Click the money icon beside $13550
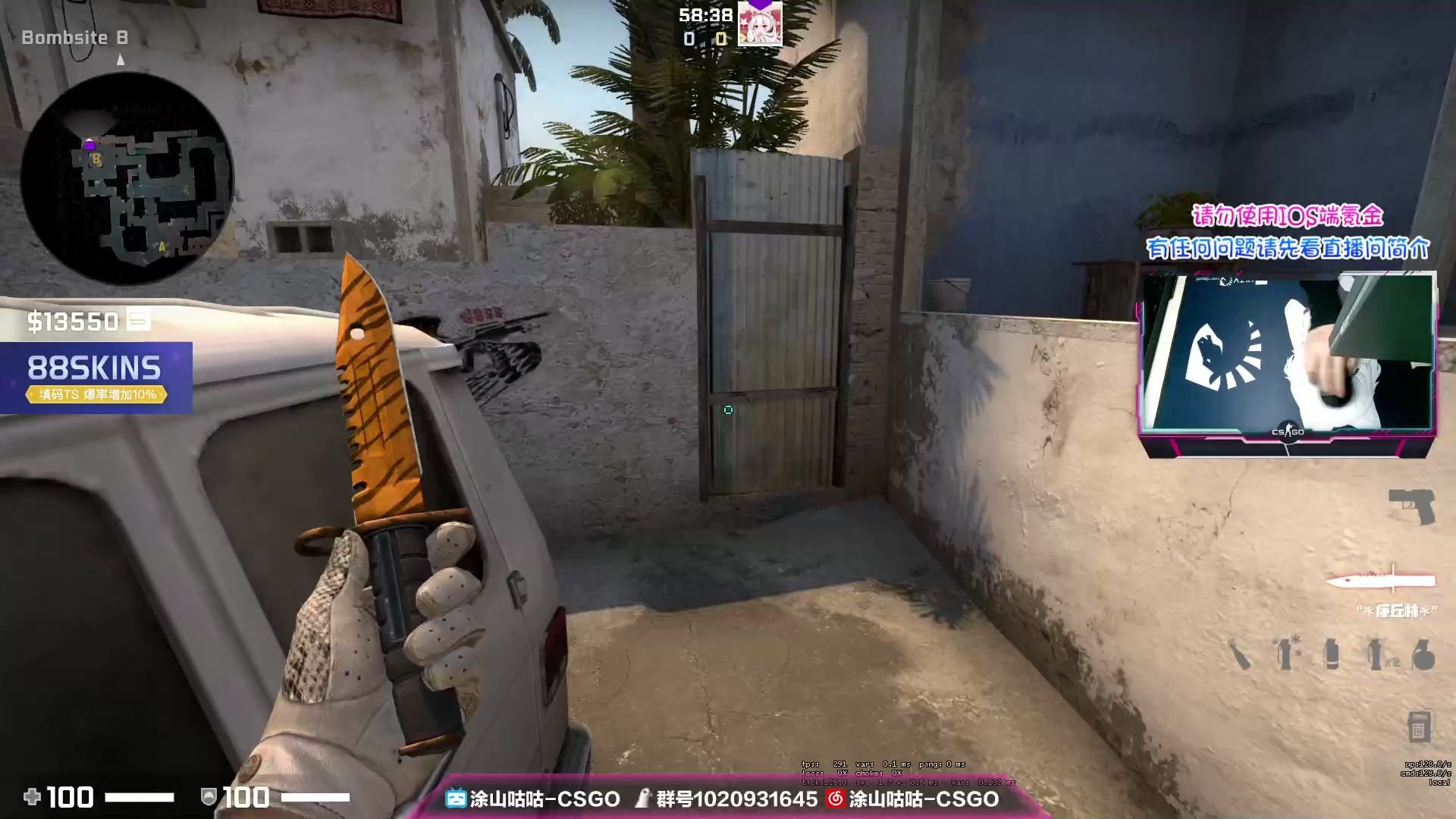This screenshot has width=1456, height=819. tap(138, 321)
